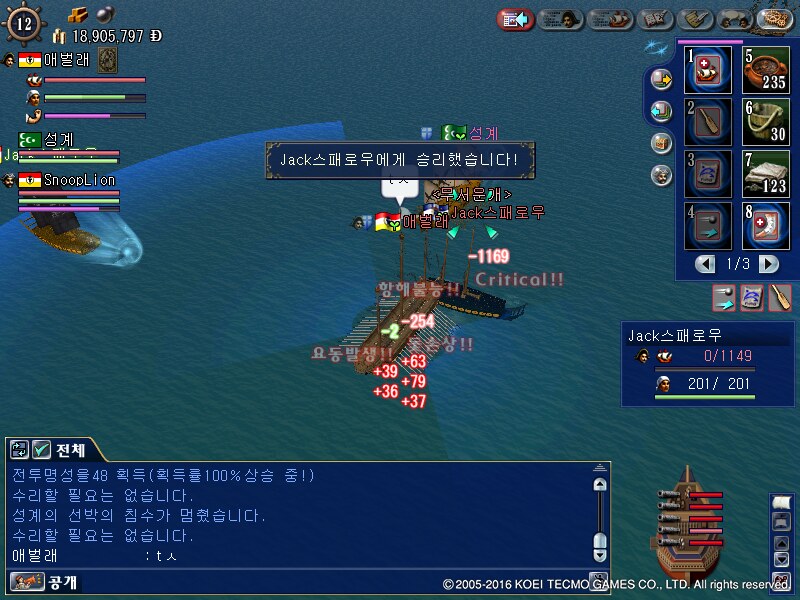Open the gear-and-wheel settings menu
The height and width of the screenshot is (600, 800).
tap(775, 19)
